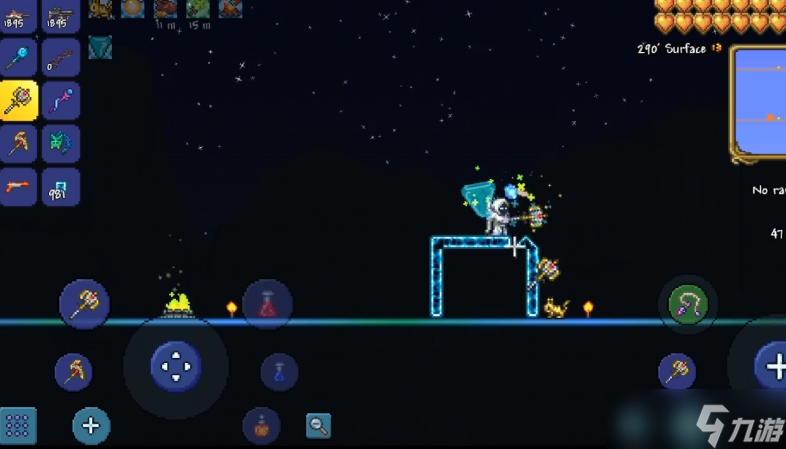786x449 pixels.
Task: Click the teal shield buff icon
Action: pos(99,46)
